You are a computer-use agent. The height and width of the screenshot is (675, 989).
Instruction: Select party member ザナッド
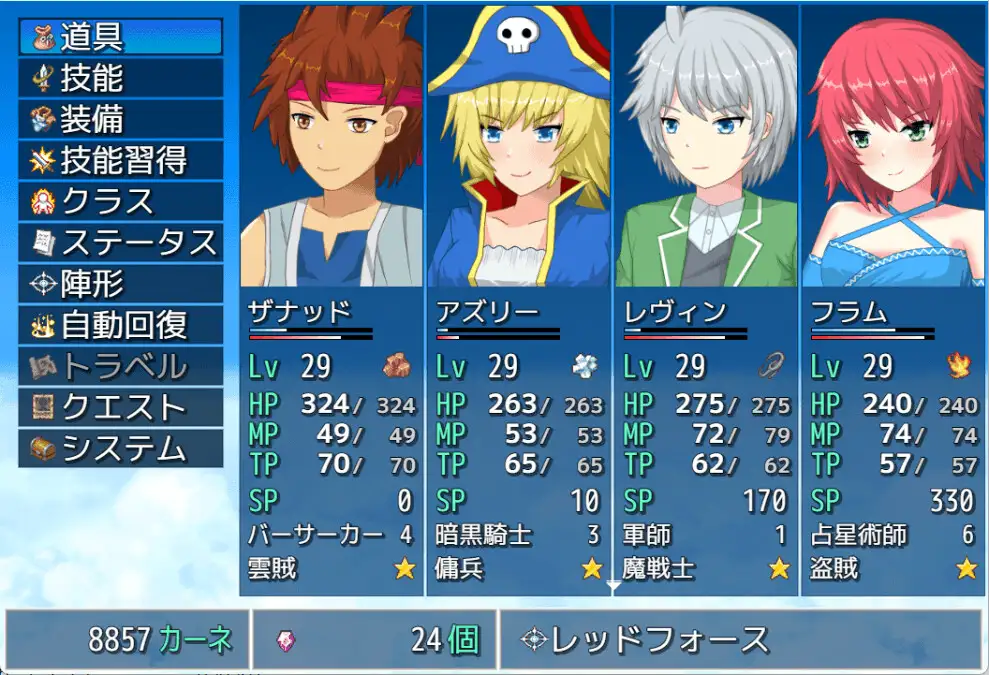(x=331, y=300)
